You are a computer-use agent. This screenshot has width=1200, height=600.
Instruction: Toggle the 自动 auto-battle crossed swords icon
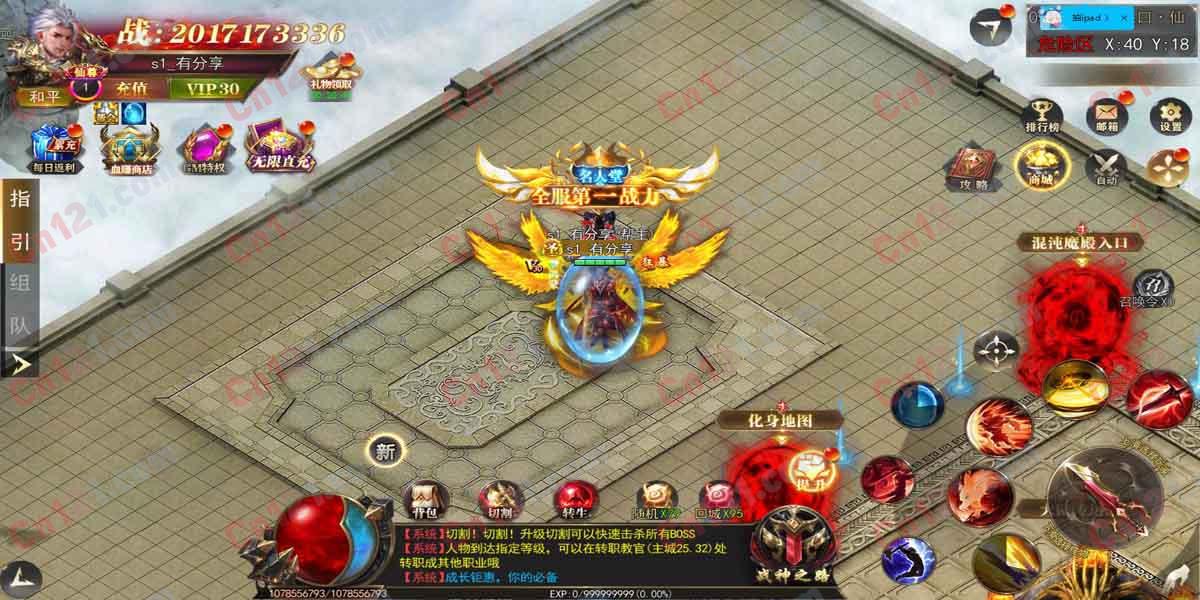[1106, 167]
